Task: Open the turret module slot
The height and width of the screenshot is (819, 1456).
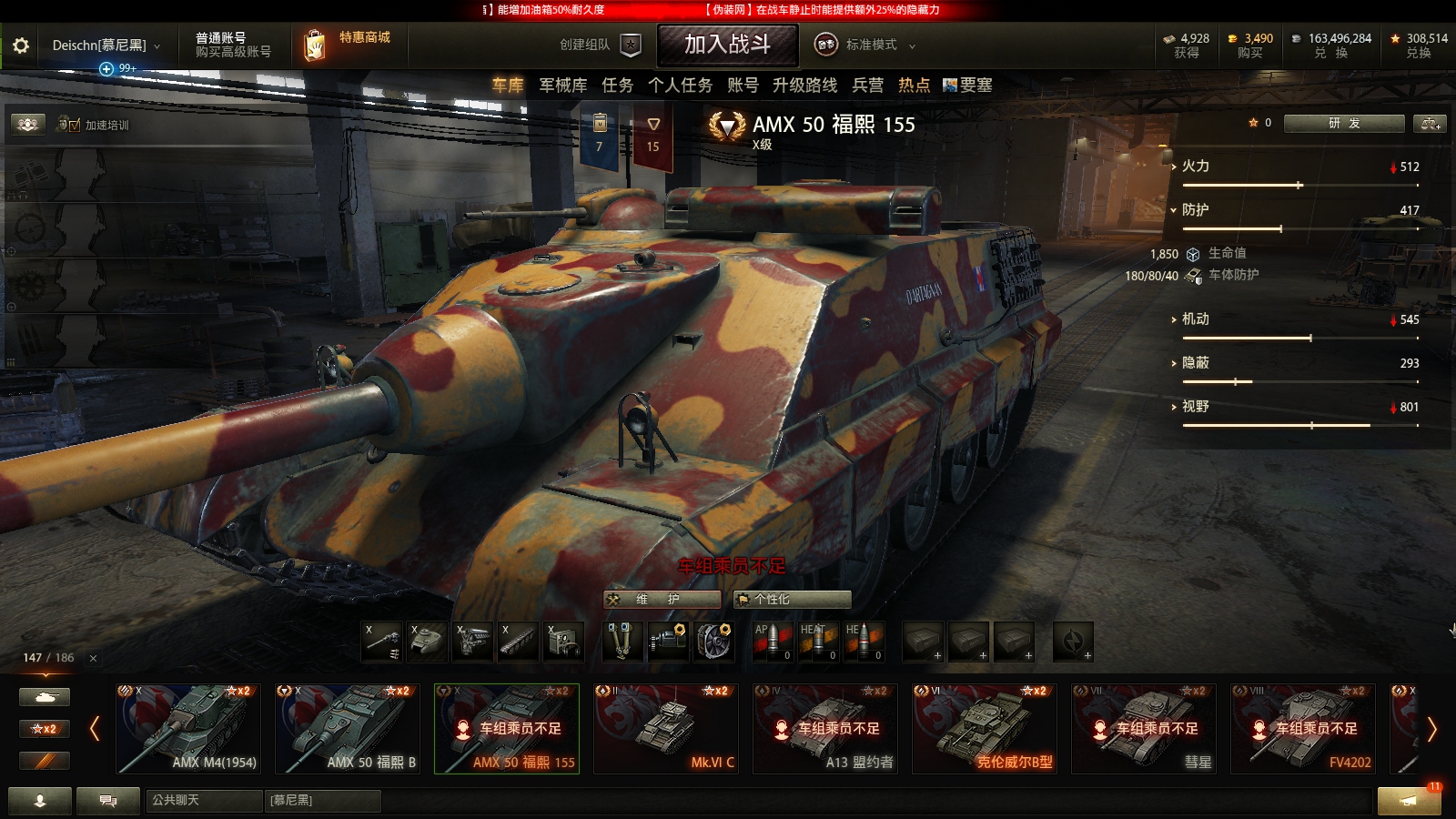Action: [x=426, y=642]
